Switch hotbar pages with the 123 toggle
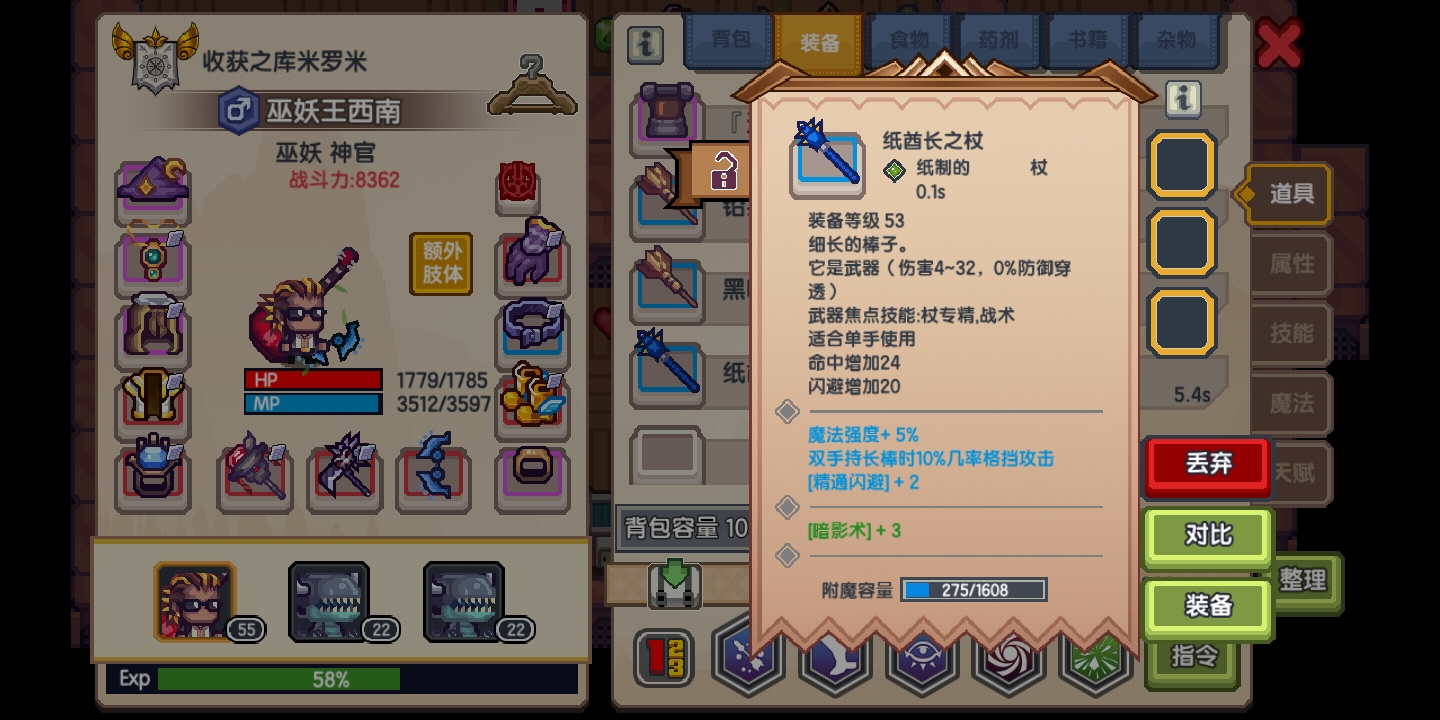The height and width of the screenshot is (720, 1440). tap(665, 657)
